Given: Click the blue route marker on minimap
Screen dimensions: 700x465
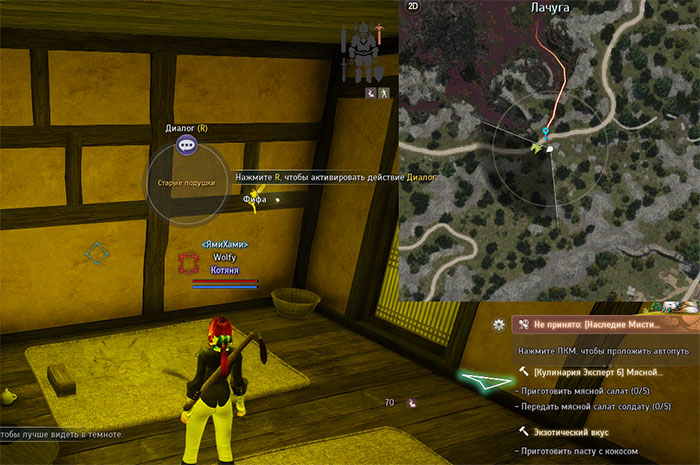Looking at the screenshot, I should (x=545, y=131).
